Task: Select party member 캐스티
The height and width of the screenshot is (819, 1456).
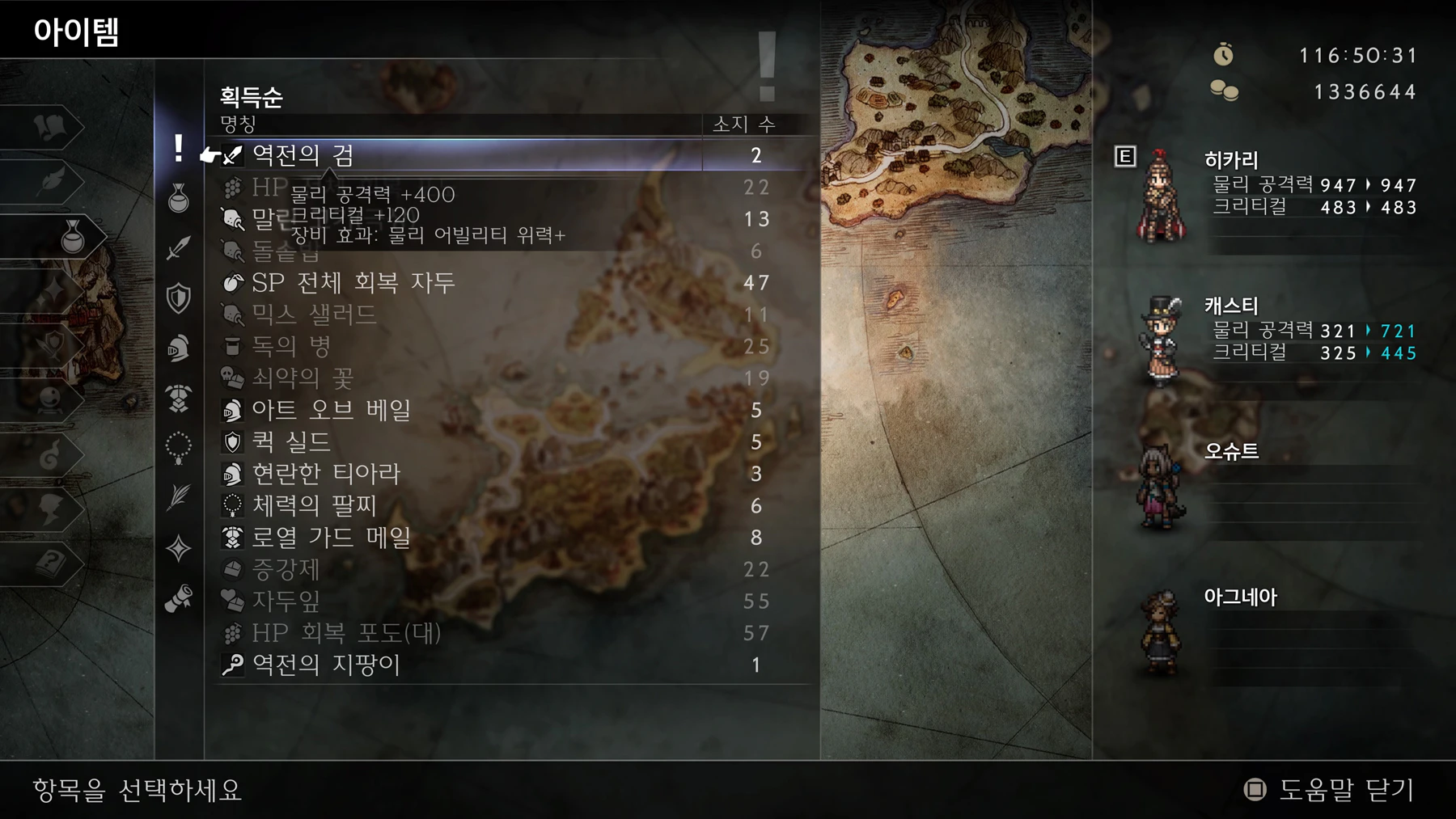Action: [1262, 340]
